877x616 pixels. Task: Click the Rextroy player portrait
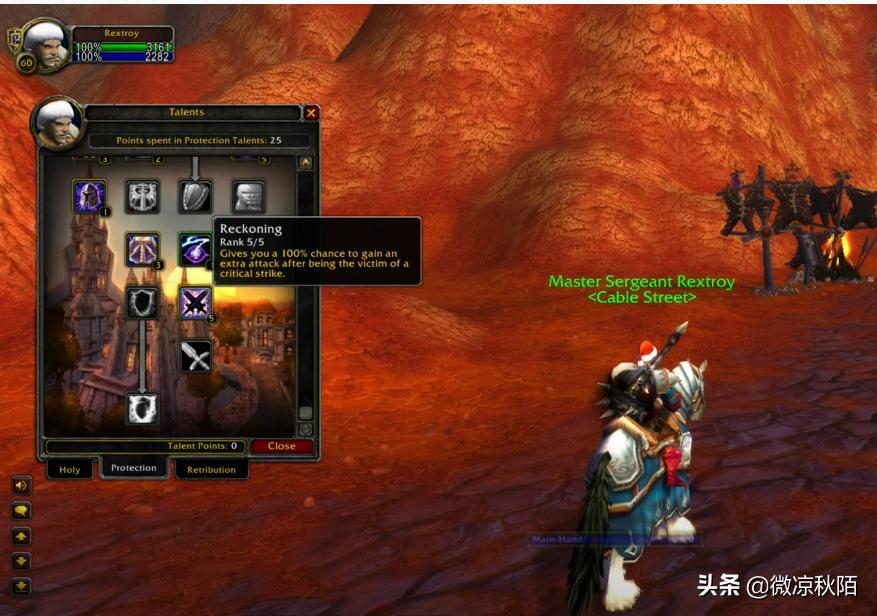[46, 40]
